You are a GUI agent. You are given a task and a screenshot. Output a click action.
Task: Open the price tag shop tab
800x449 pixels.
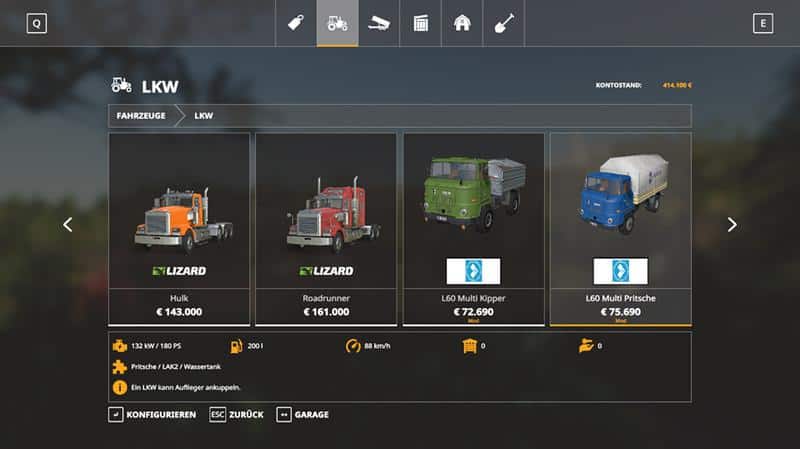(x=295, y=23)
